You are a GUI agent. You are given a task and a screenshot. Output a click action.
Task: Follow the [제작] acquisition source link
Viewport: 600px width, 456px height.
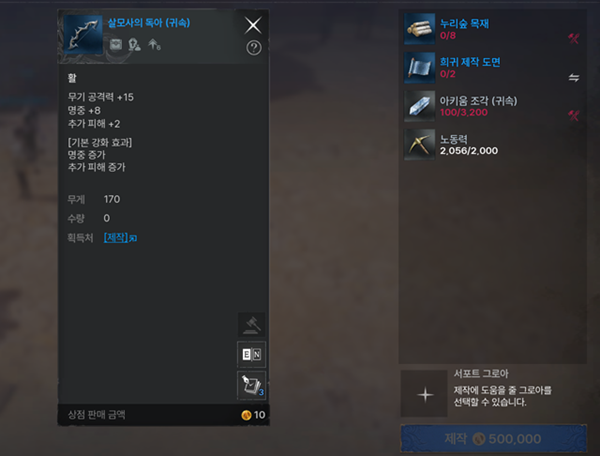[115, 237]
